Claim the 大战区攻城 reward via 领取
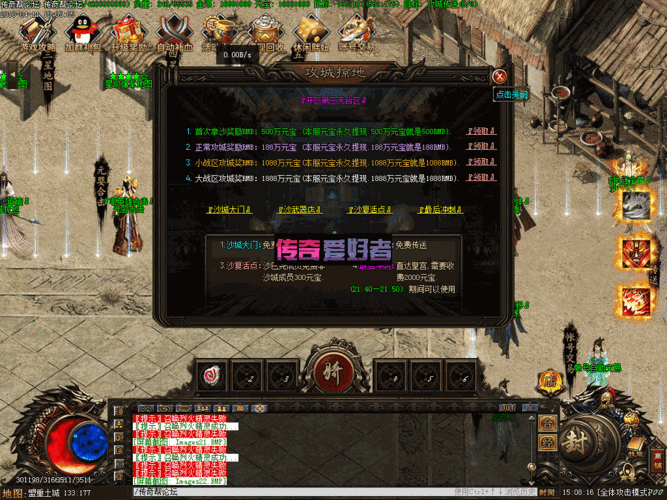Screen dimensions: 667x500 click(482, 177)
